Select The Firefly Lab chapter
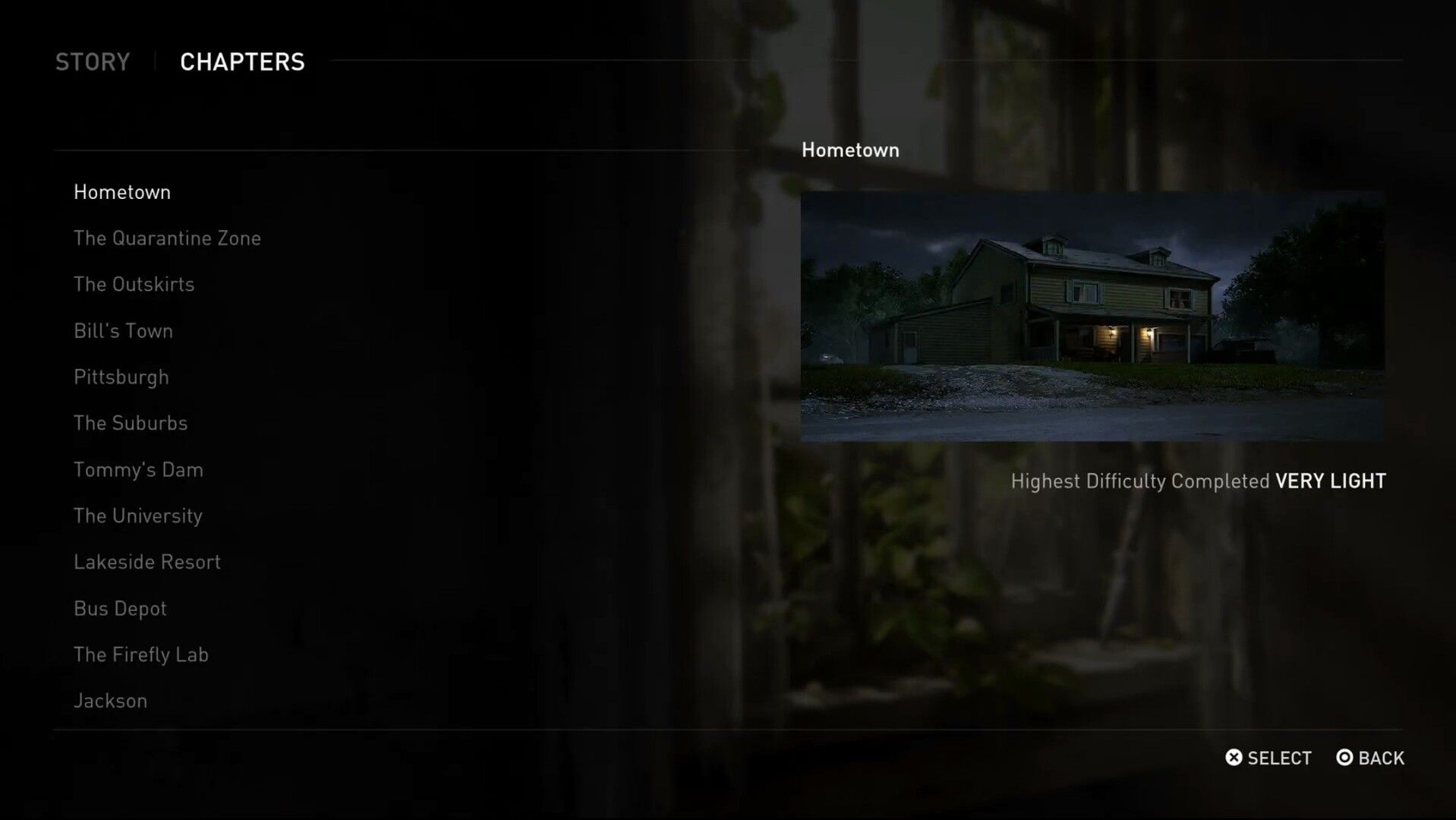 (x=141, y=654)
